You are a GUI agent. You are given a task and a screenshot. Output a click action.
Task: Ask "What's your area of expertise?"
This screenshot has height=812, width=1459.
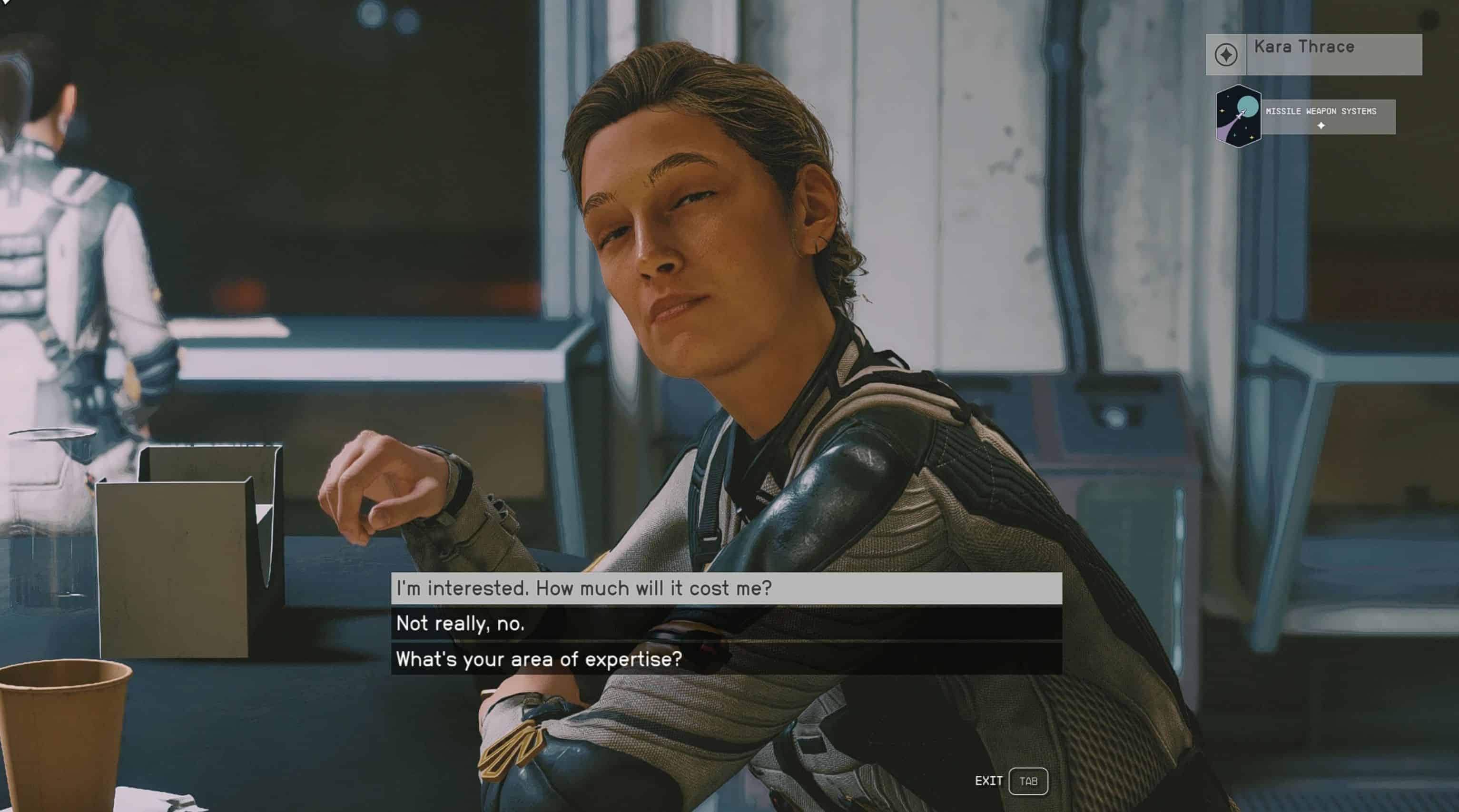tap(726, 658)
